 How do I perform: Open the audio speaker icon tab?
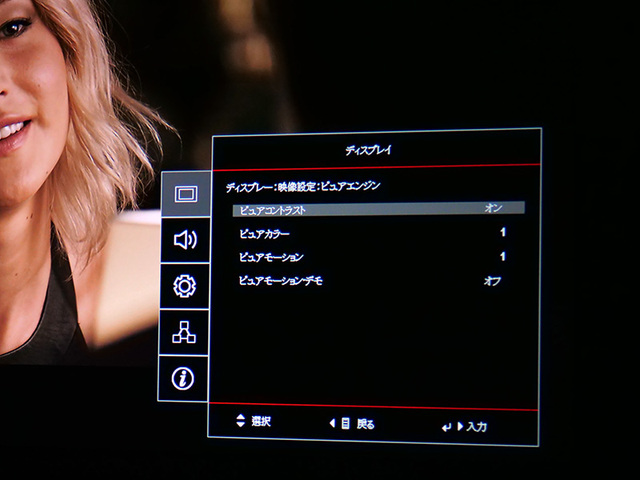click(x=185, y=240)
